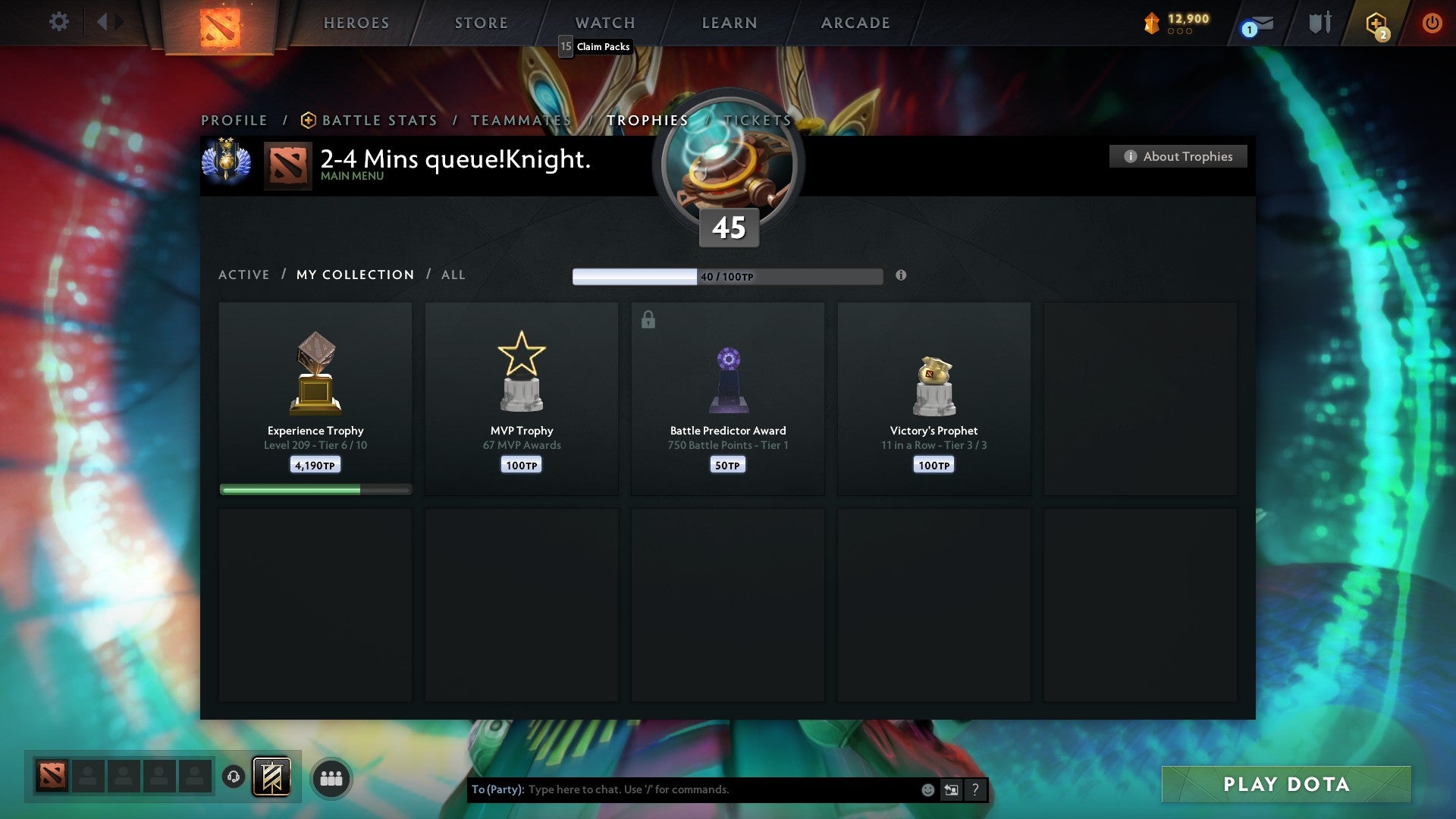Open the ARCADE menu

(855, 22)
